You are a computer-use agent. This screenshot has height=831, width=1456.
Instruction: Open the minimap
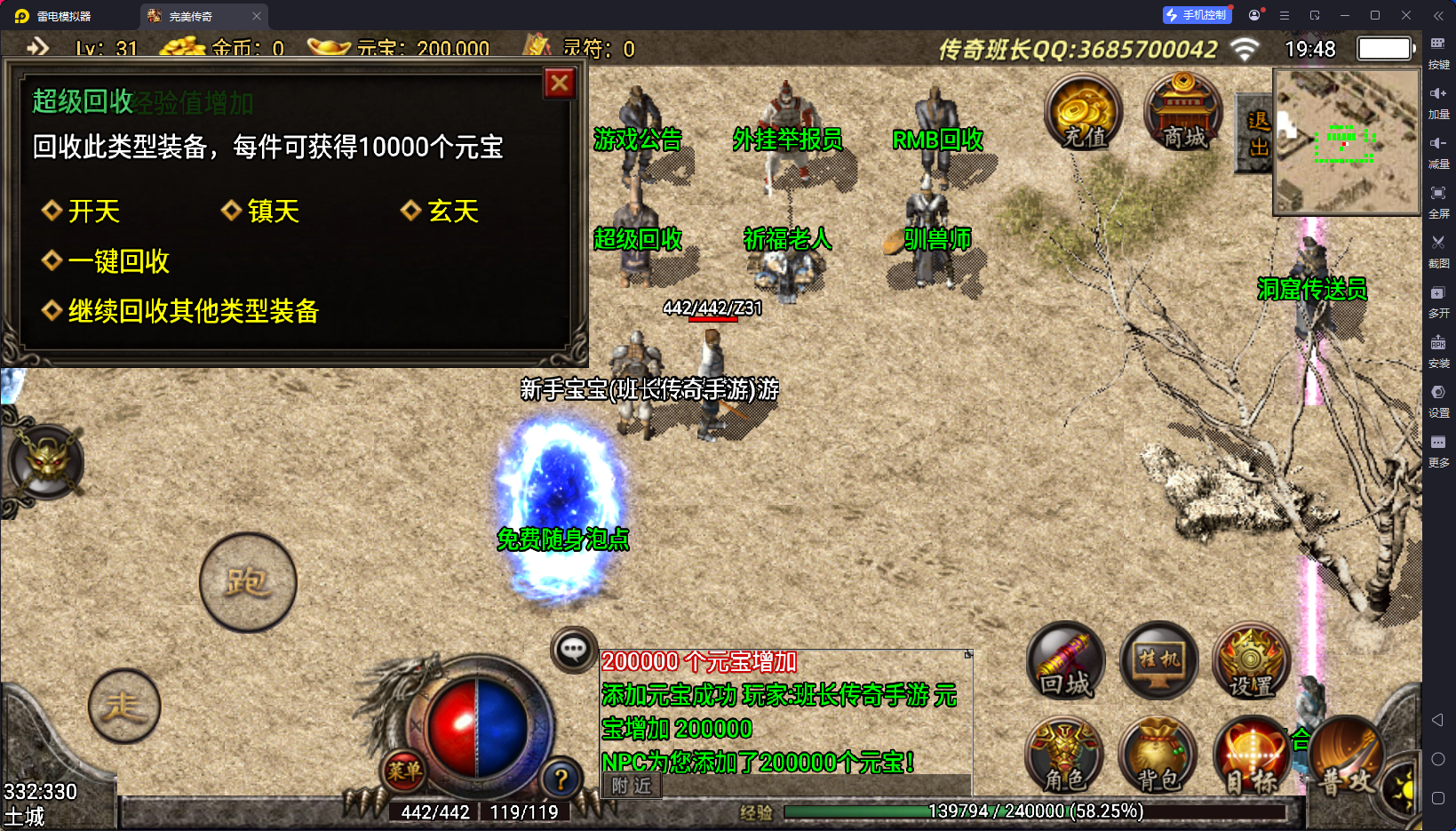tap(1346, 142)
